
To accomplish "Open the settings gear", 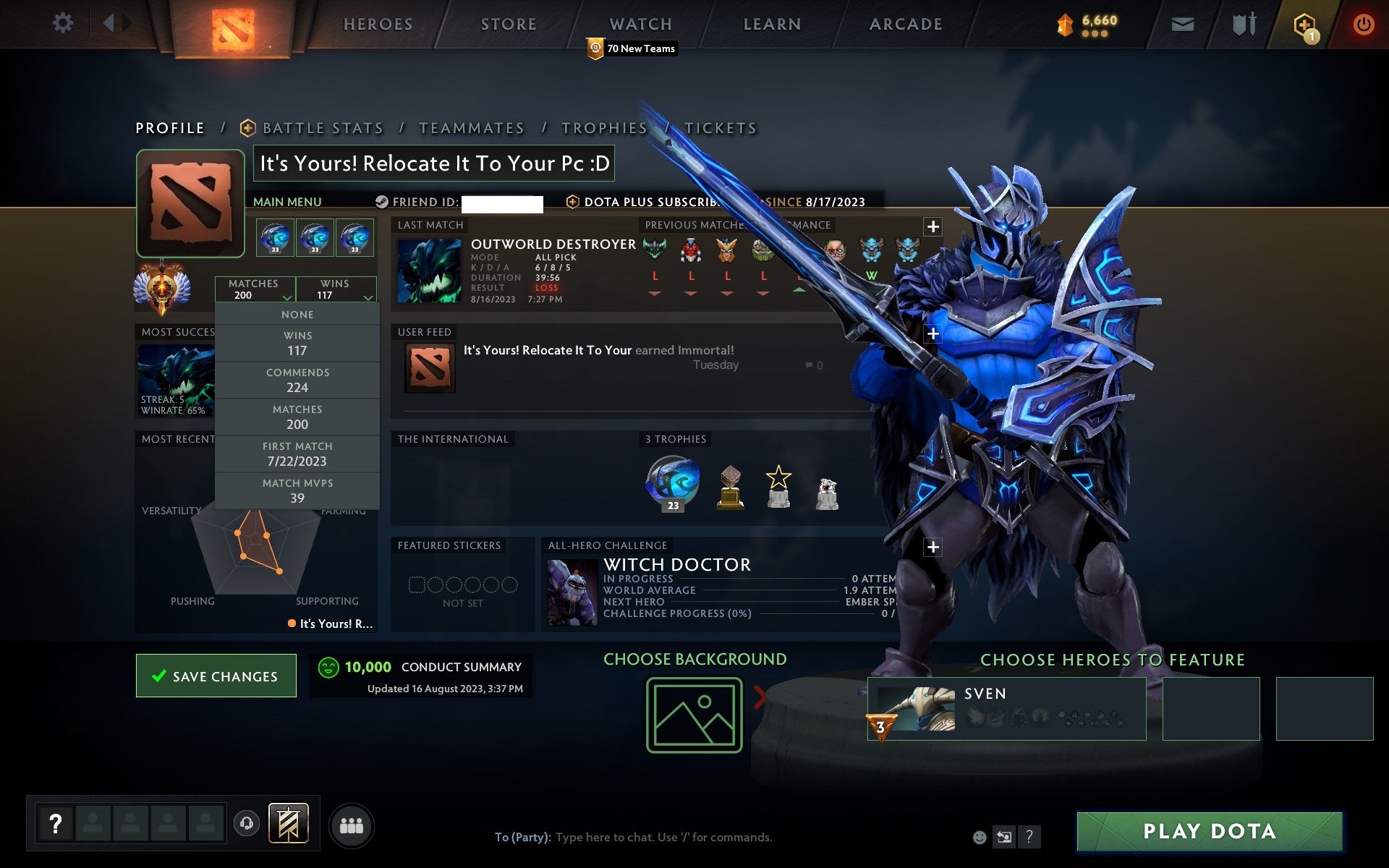I will (x=64, y=23).
